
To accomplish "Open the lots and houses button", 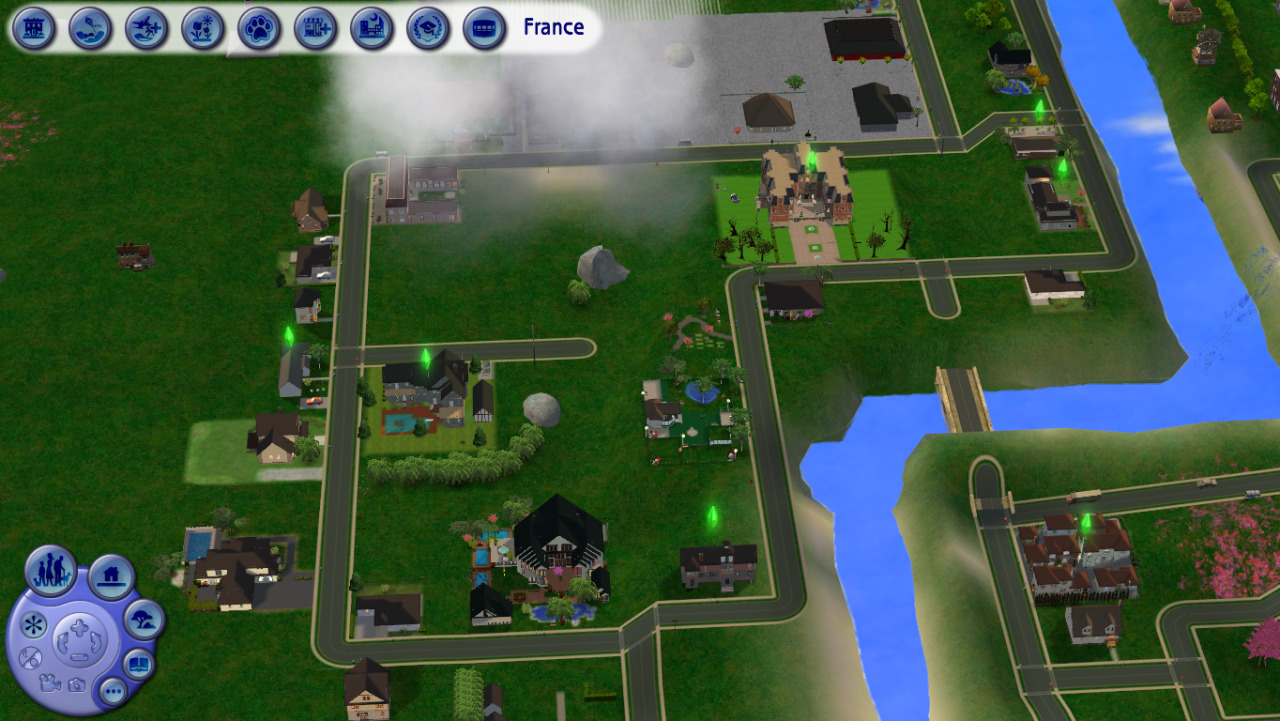I will pos(111,576).
